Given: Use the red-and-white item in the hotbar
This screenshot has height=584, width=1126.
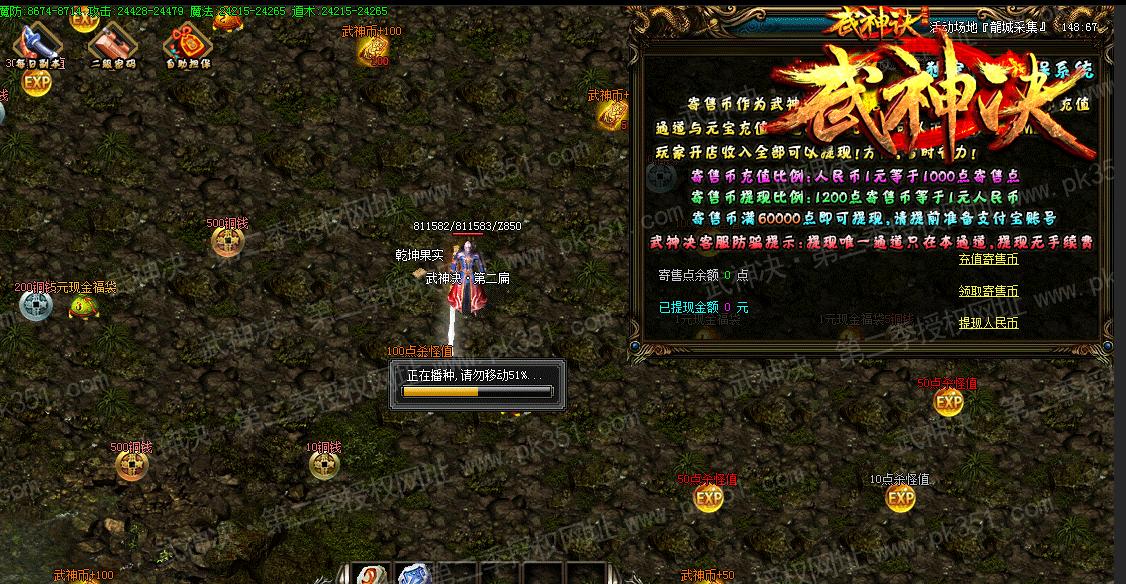Looking at the screenshot, I should 373,575.
